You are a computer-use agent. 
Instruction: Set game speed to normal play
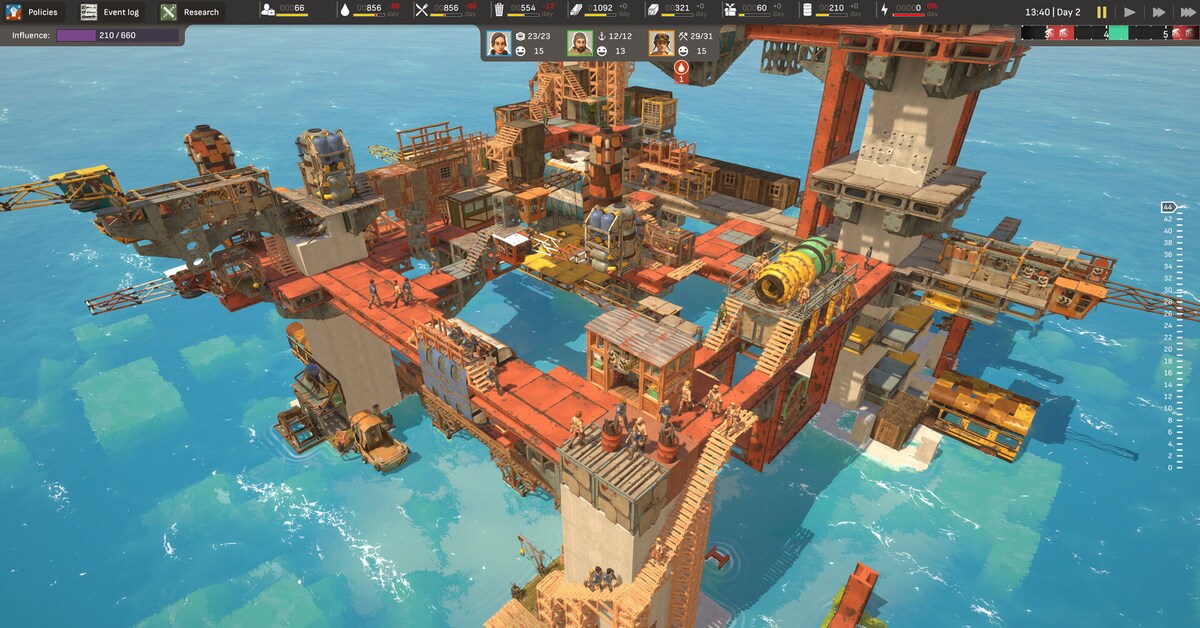(1130, 12)
